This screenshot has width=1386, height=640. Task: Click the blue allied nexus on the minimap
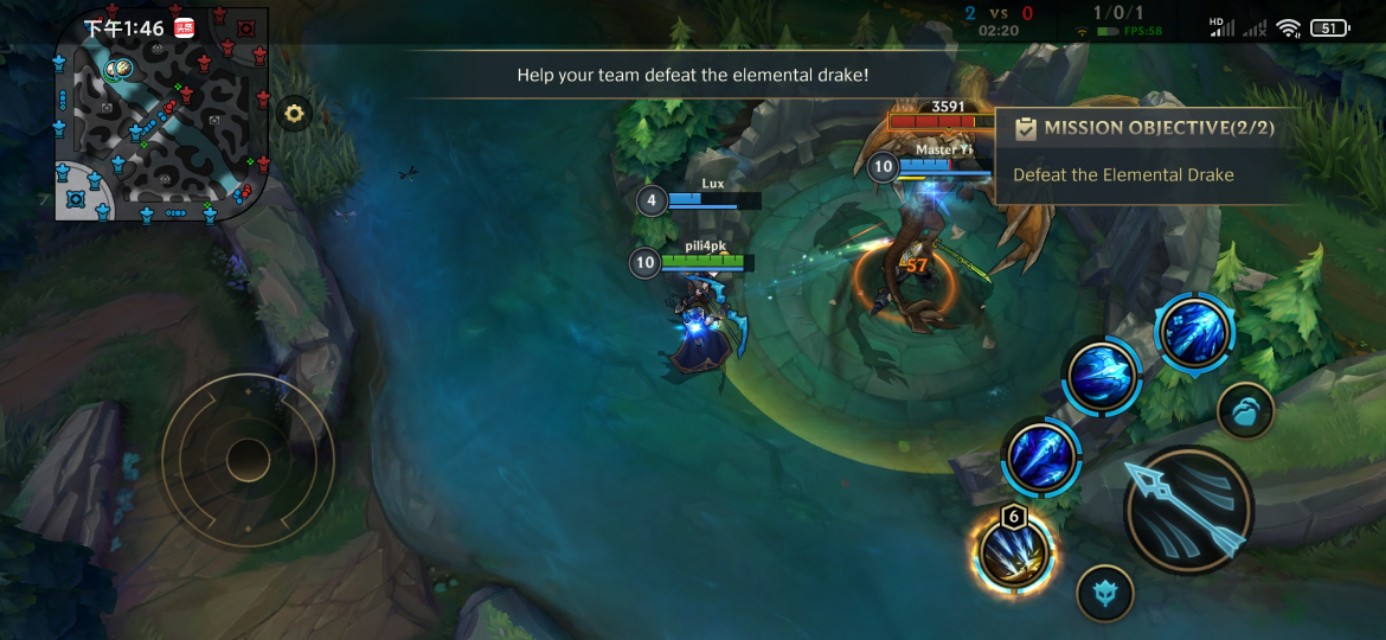pyautogui.click(x=75, y=199)
